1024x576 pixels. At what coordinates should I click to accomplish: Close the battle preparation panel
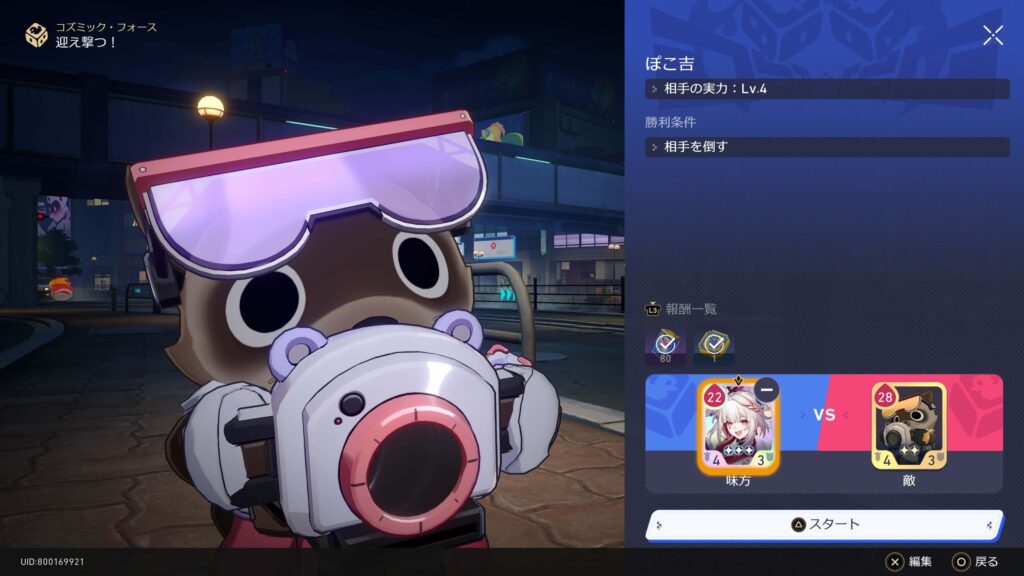(x=992, y=36)
